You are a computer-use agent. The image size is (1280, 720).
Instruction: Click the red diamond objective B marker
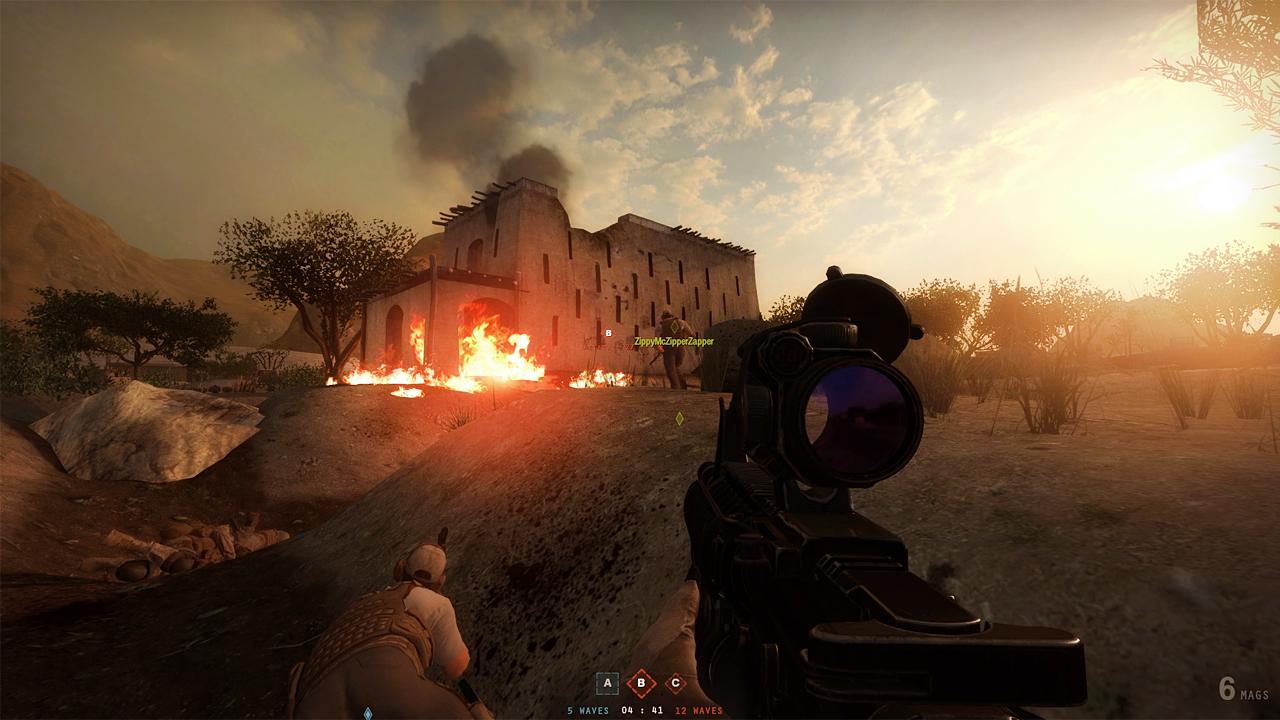click(x=641, y=682)
